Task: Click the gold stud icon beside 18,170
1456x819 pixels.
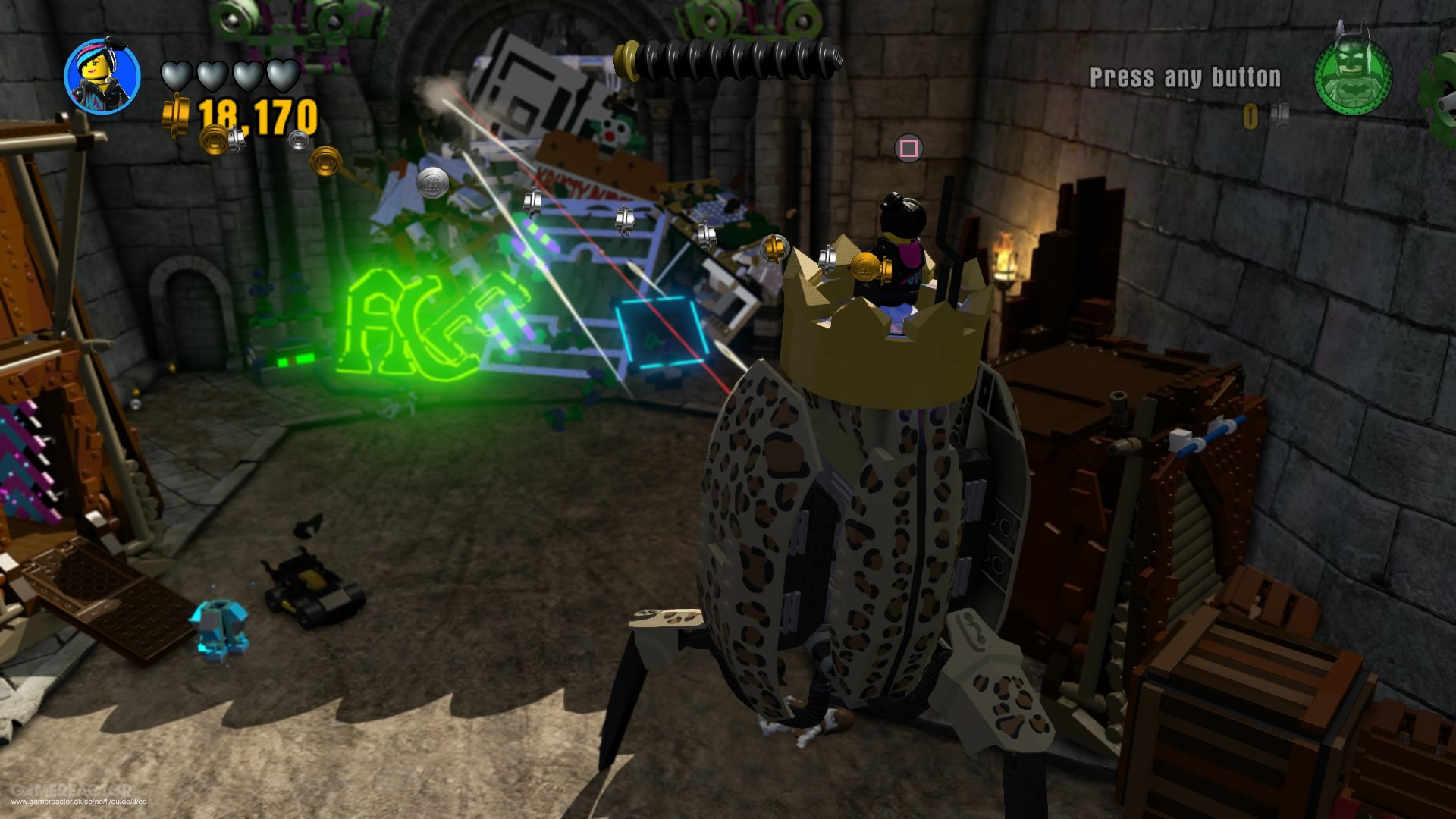Action: 176,111
